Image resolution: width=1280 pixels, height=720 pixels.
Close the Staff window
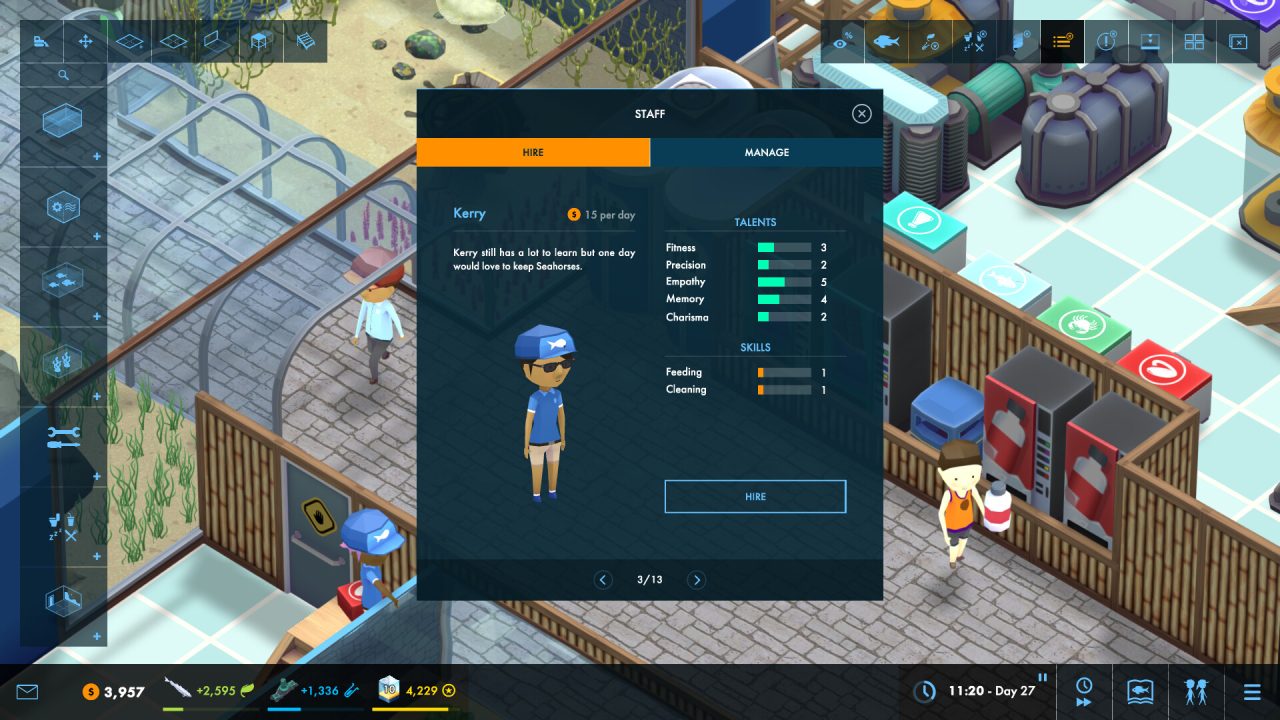(x=861, y=114)
